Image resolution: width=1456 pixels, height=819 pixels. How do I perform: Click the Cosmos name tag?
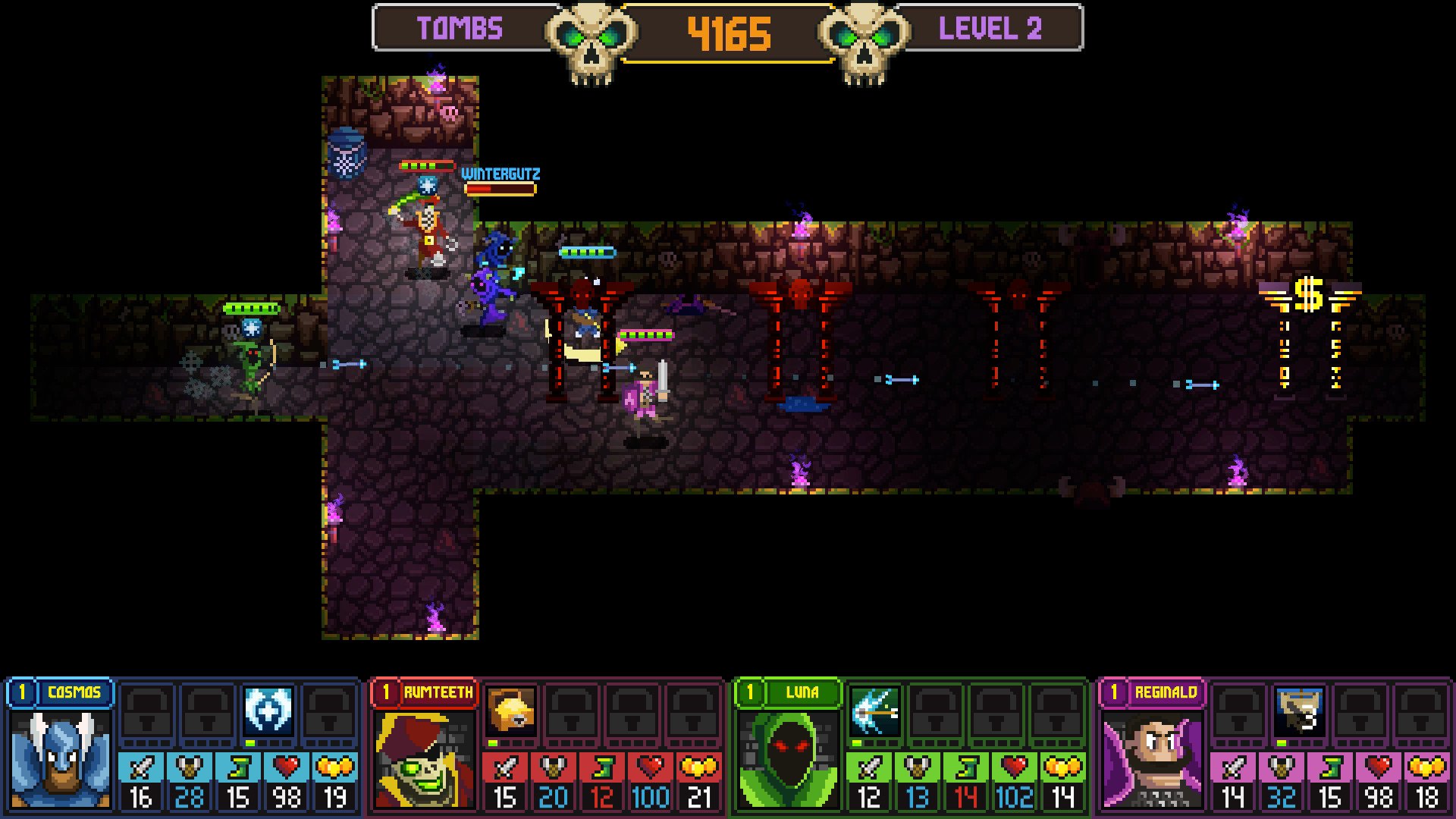(74, 692)
